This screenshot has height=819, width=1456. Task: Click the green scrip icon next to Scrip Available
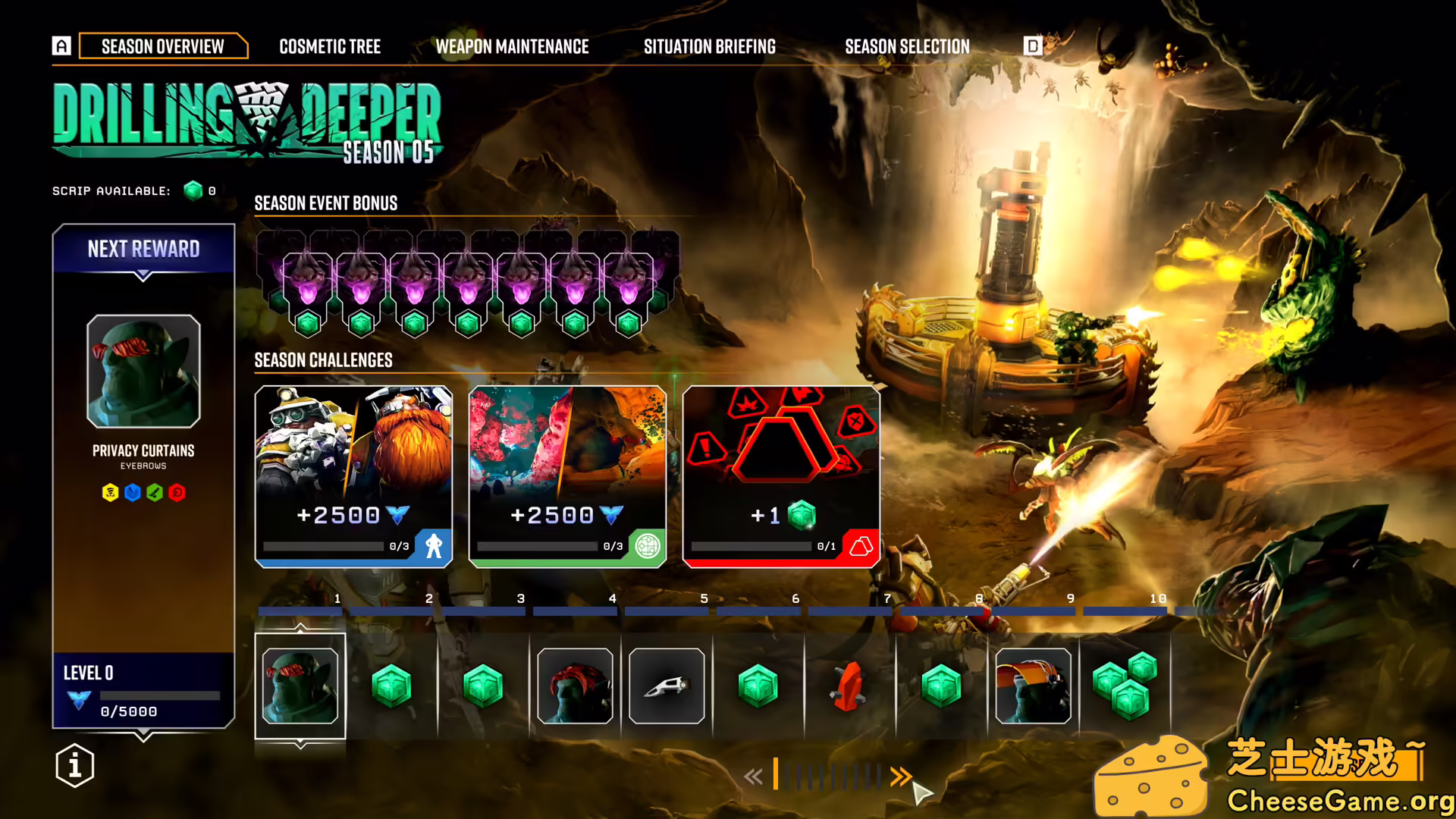point(191,191)
